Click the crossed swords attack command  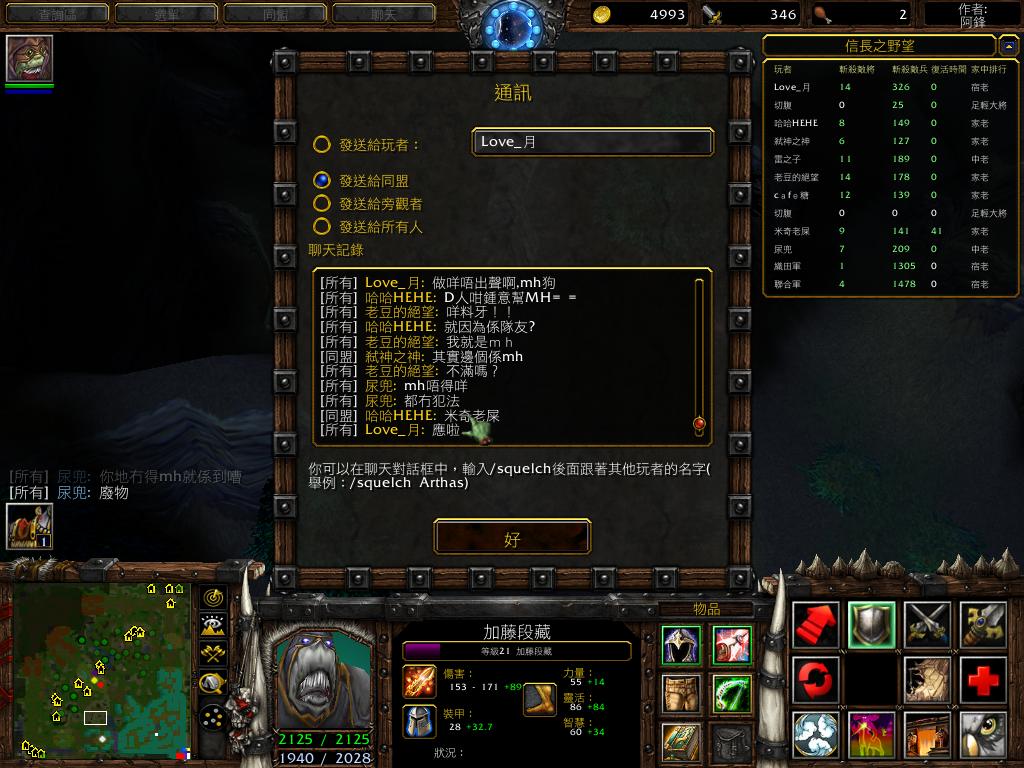point(928,625)
